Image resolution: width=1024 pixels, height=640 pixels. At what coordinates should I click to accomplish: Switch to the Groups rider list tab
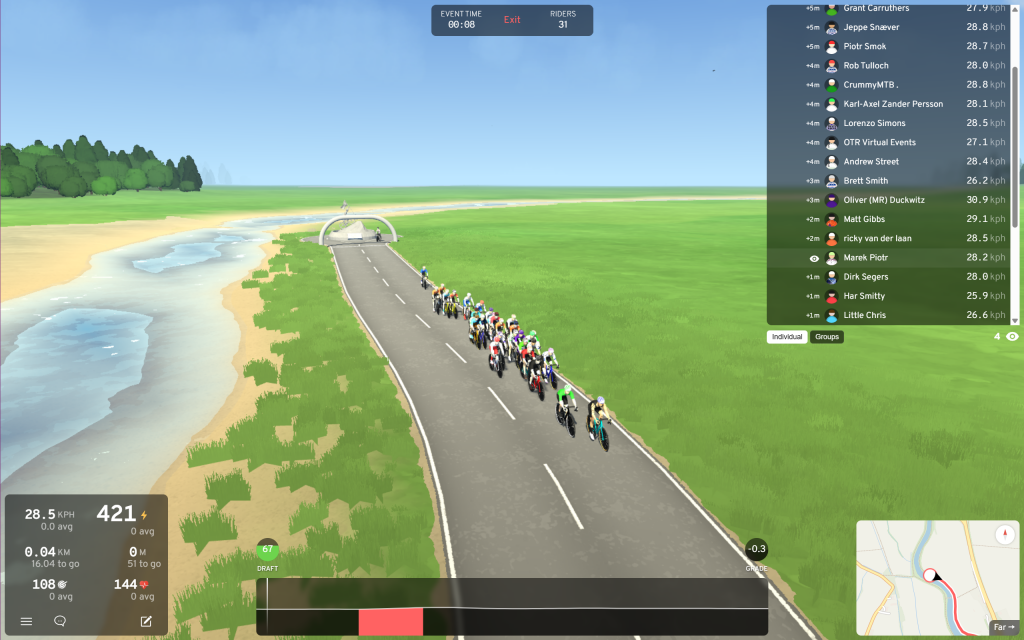click(x=827, y=337)
